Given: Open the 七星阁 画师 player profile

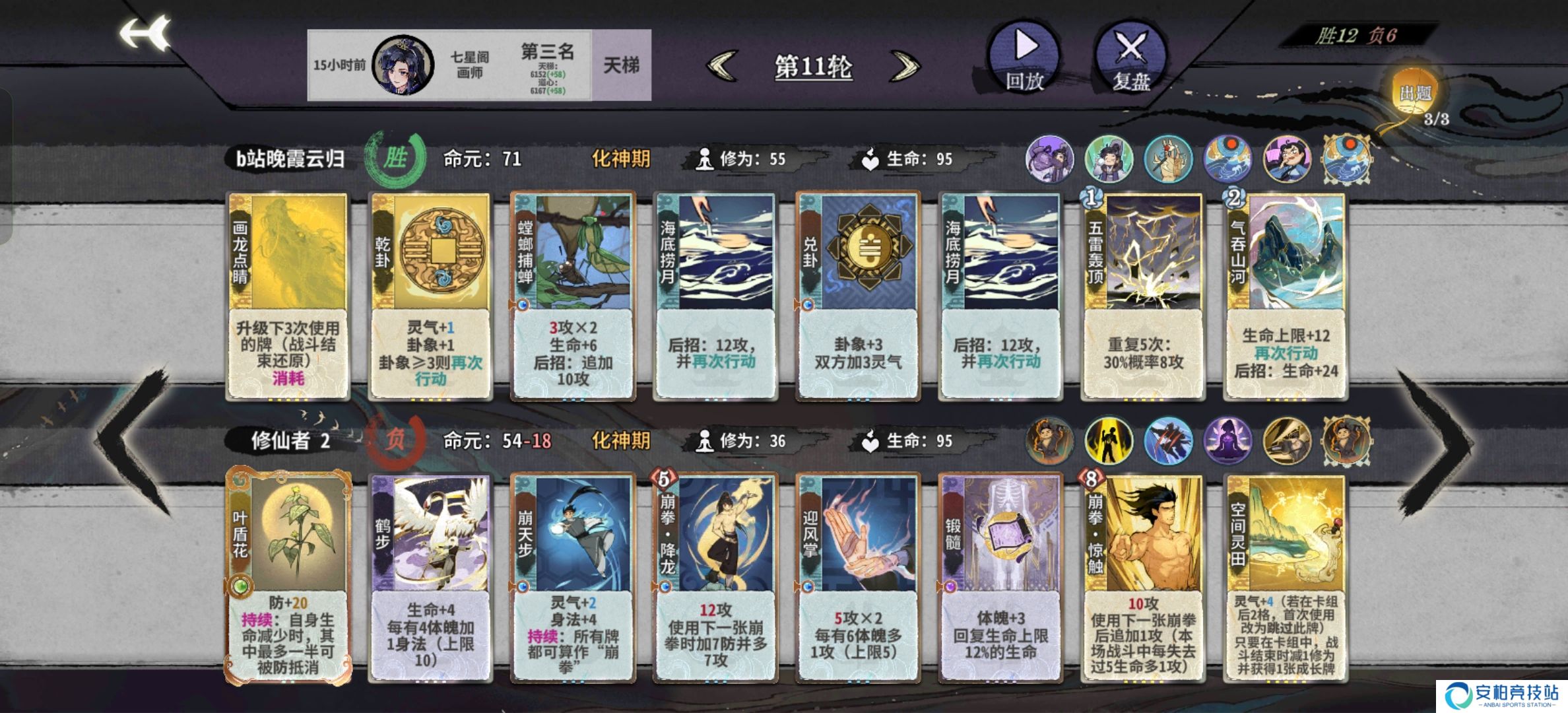Looking at the screenshot, I should coord(403,65).
